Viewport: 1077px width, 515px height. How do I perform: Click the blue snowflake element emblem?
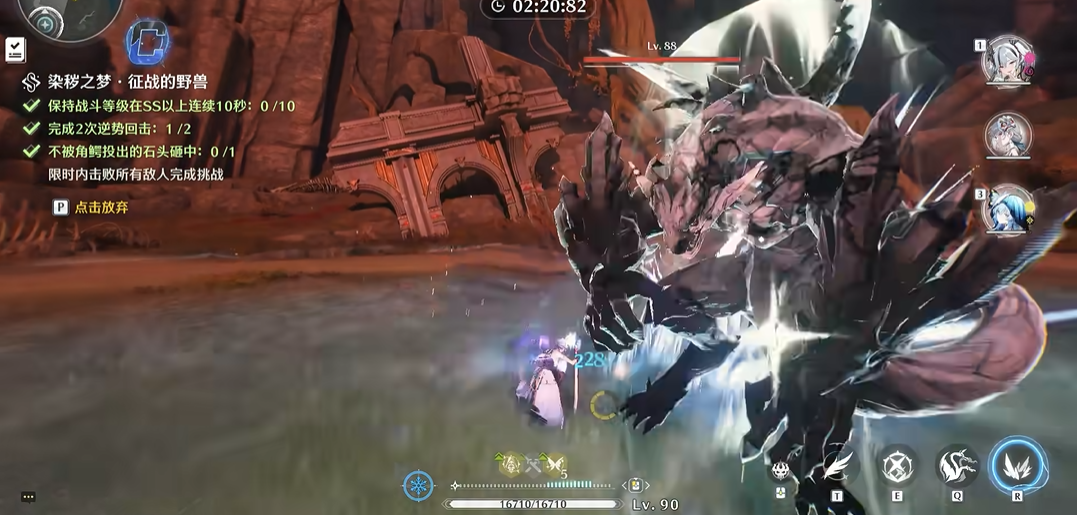(x=418, y=486)
